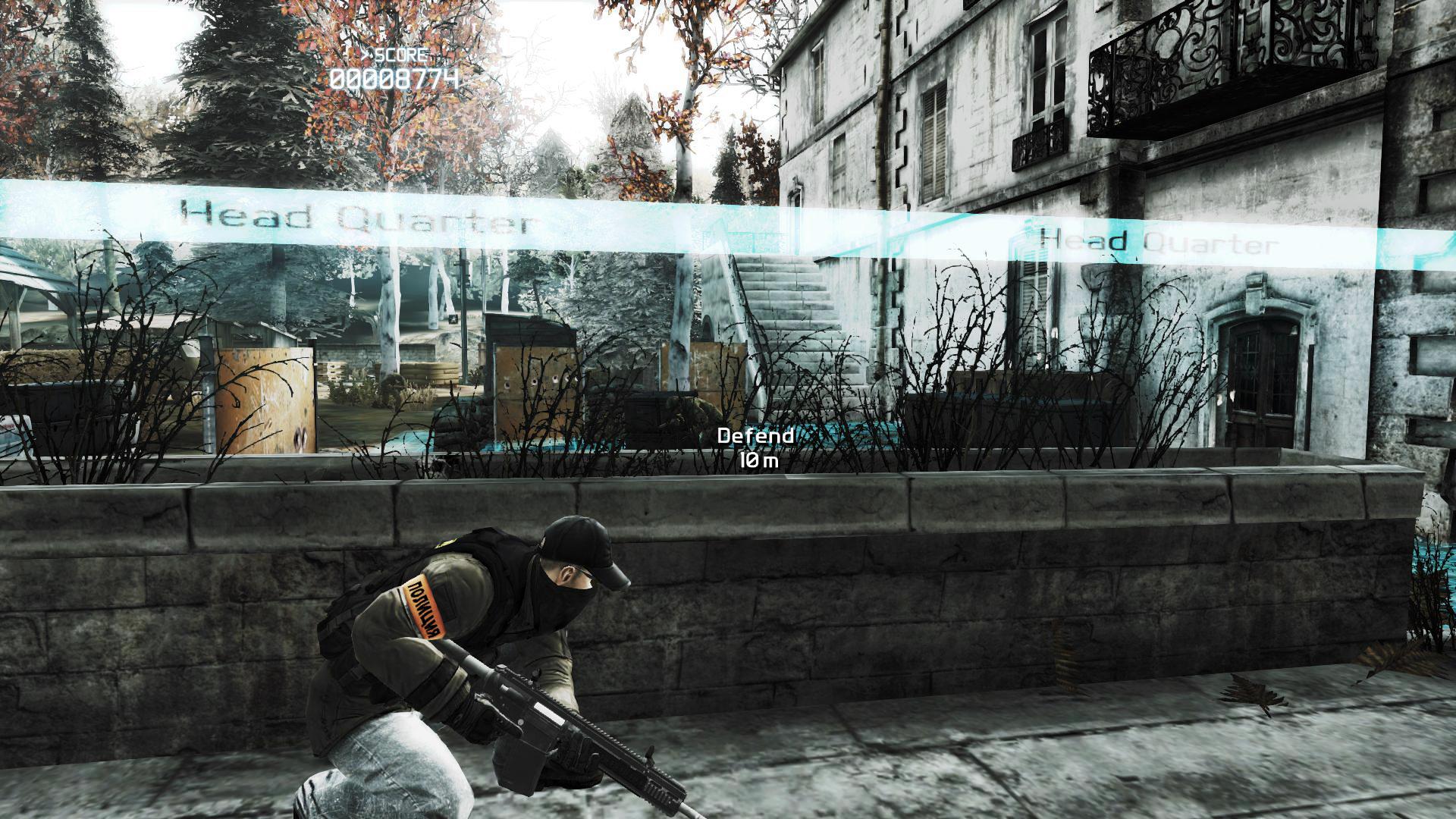Select the Defend objective waypoint marker
1456x819 pixels.
[755, 447]
